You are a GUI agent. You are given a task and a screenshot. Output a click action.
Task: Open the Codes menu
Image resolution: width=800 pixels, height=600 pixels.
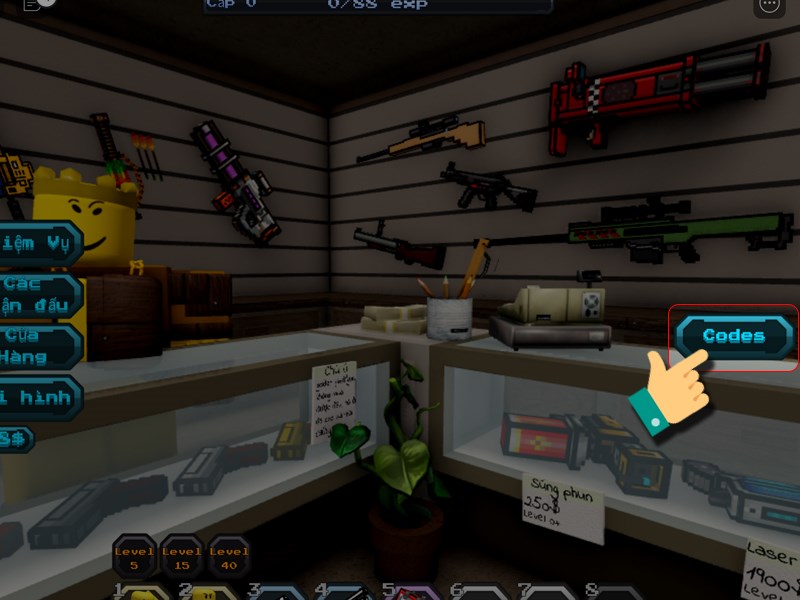(x=733, y=337)
